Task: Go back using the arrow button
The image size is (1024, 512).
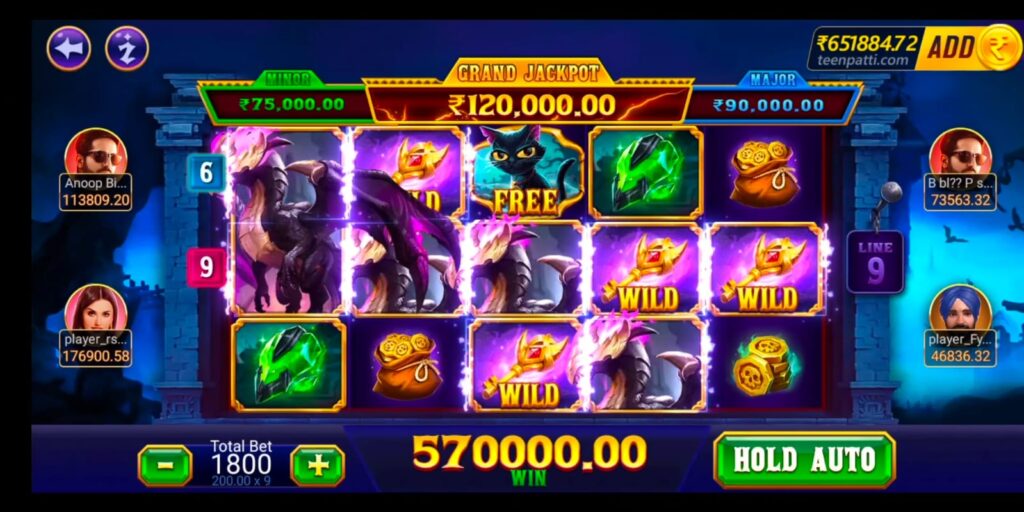Action: (x=68, y=48)
